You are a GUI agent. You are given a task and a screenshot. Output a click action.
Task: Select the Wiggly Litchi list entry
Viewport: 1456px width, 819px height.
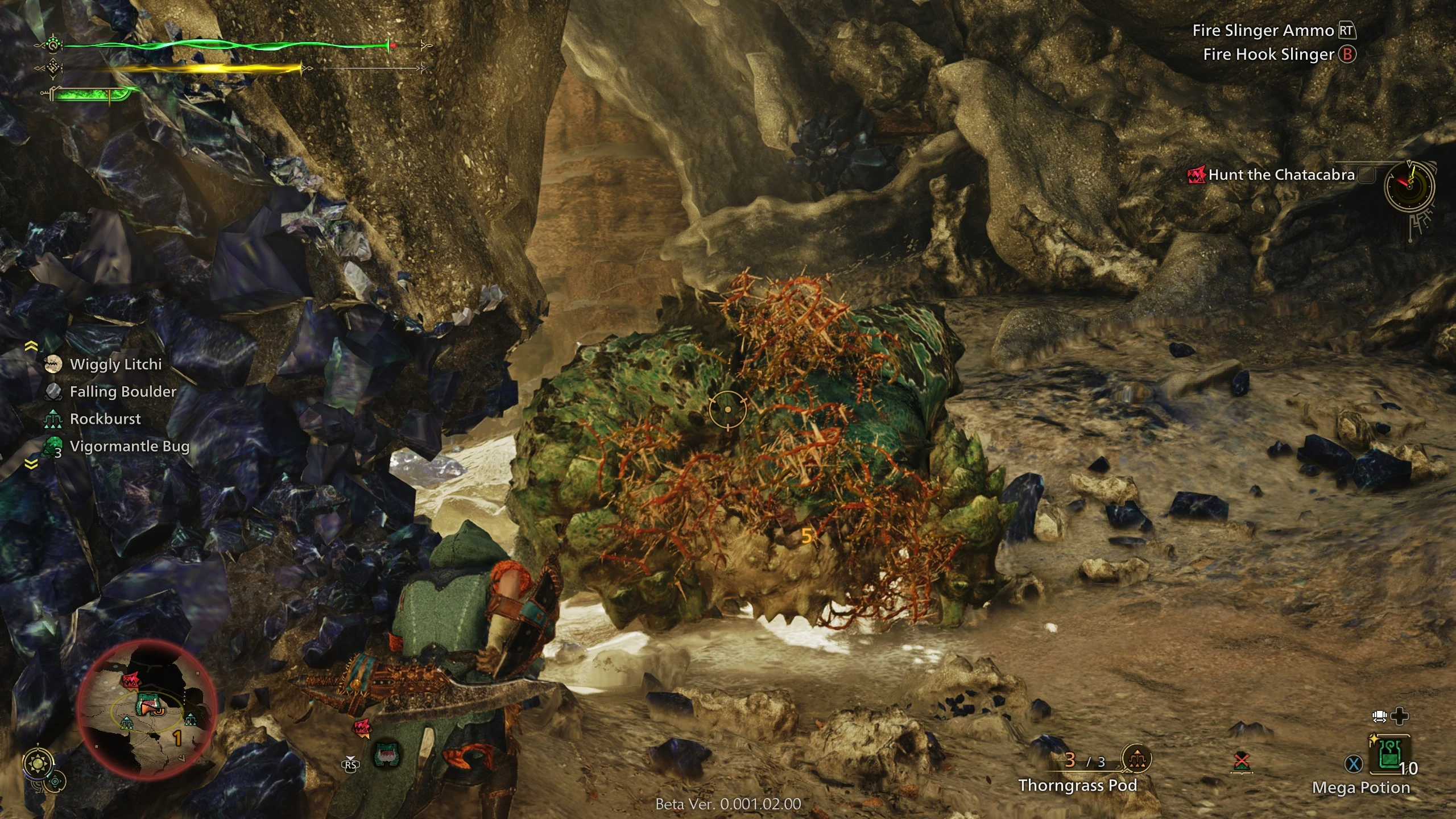pos(115,365)
